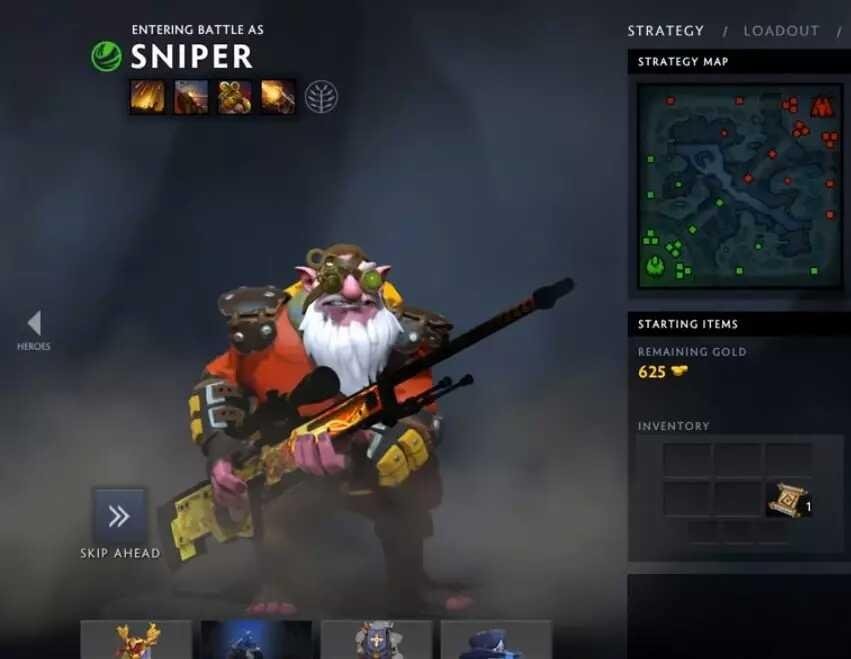Screen dimensions: 851x659
Task: Switch to the Strategy tab
Action: click(665, 31)
